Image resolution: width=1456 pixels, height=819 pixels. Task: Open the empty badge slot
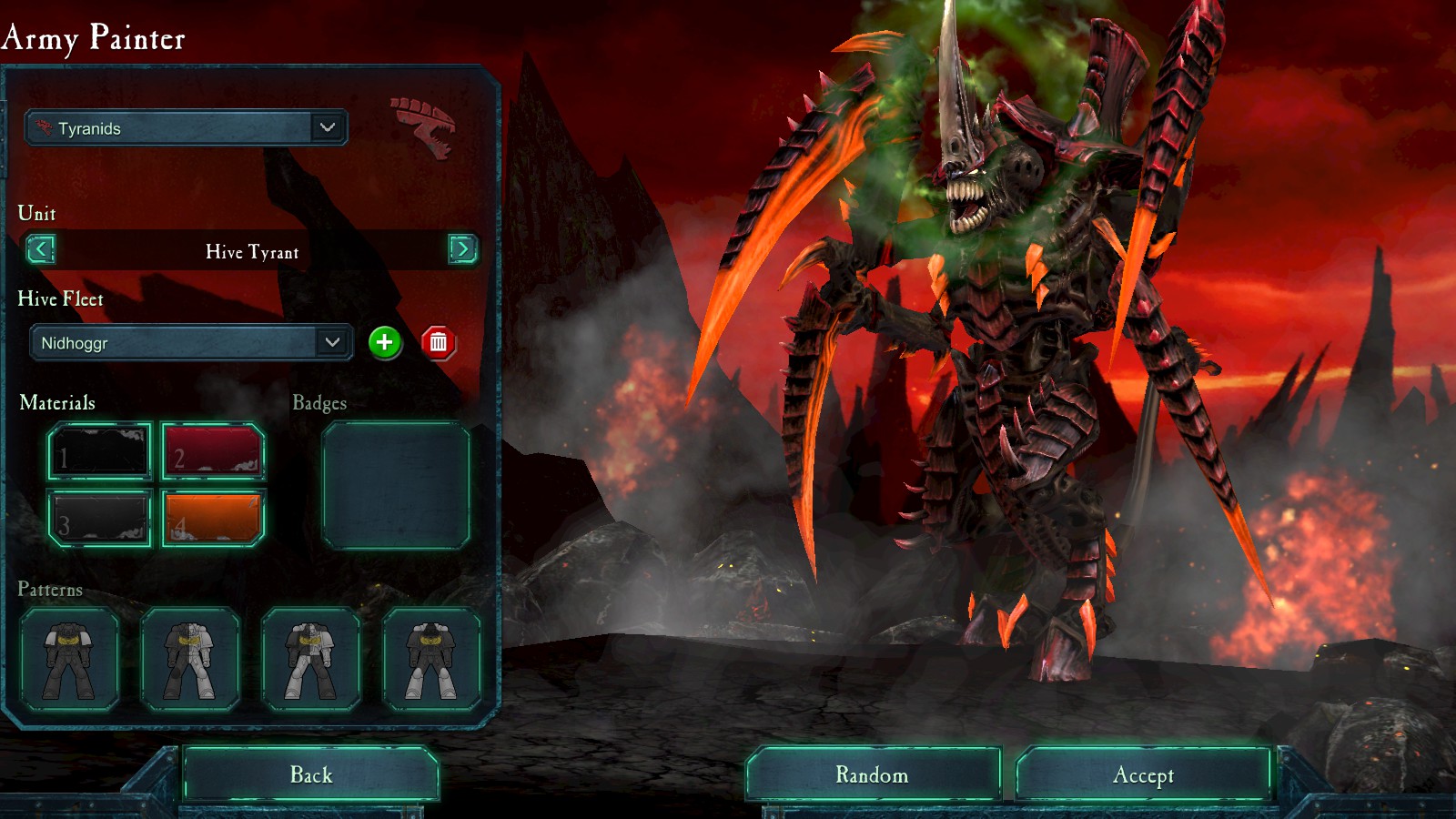click(396, 486)
